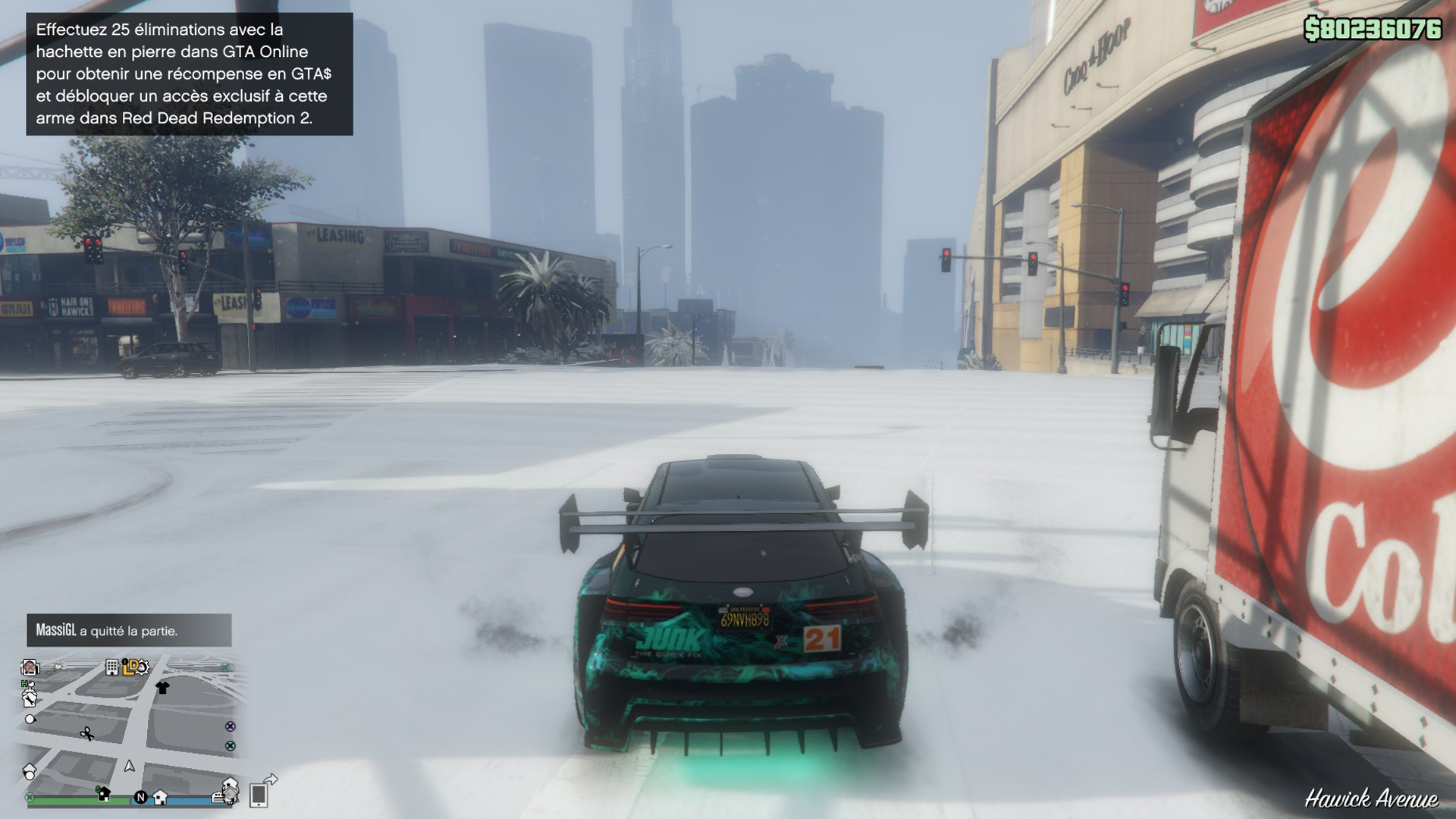This screenshot has height=819, width=1456.
Task: Toggle the green checkmark marker on the minimap
Action: 51,670
